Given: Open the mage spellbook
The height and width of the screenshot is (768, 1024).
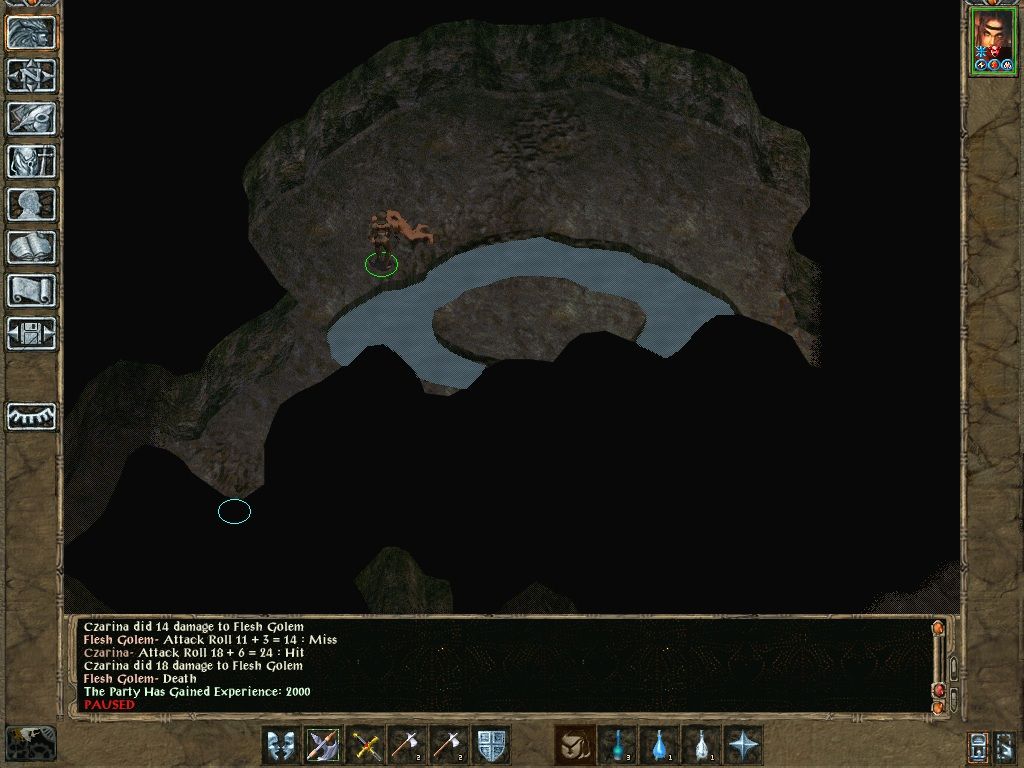Looking at the screenshot, I should click(x=31, y=247).
